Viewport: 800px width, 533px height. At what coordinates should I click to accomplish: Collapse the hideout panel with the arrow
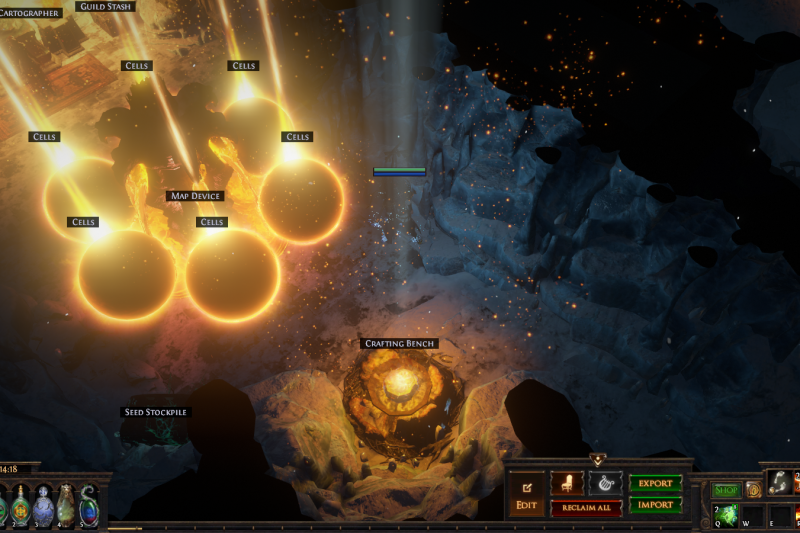(598, 461)
